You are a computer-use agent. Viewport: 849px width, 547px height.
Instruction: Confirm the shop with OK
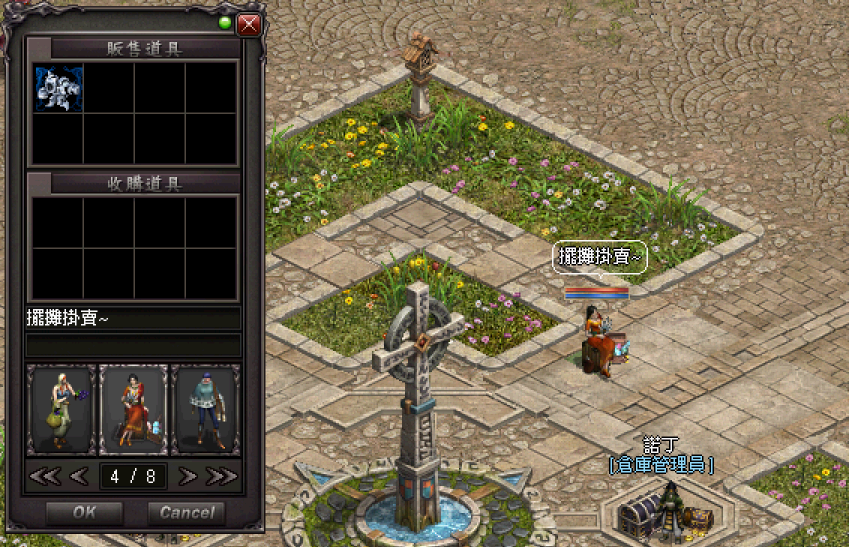(84, 513)
